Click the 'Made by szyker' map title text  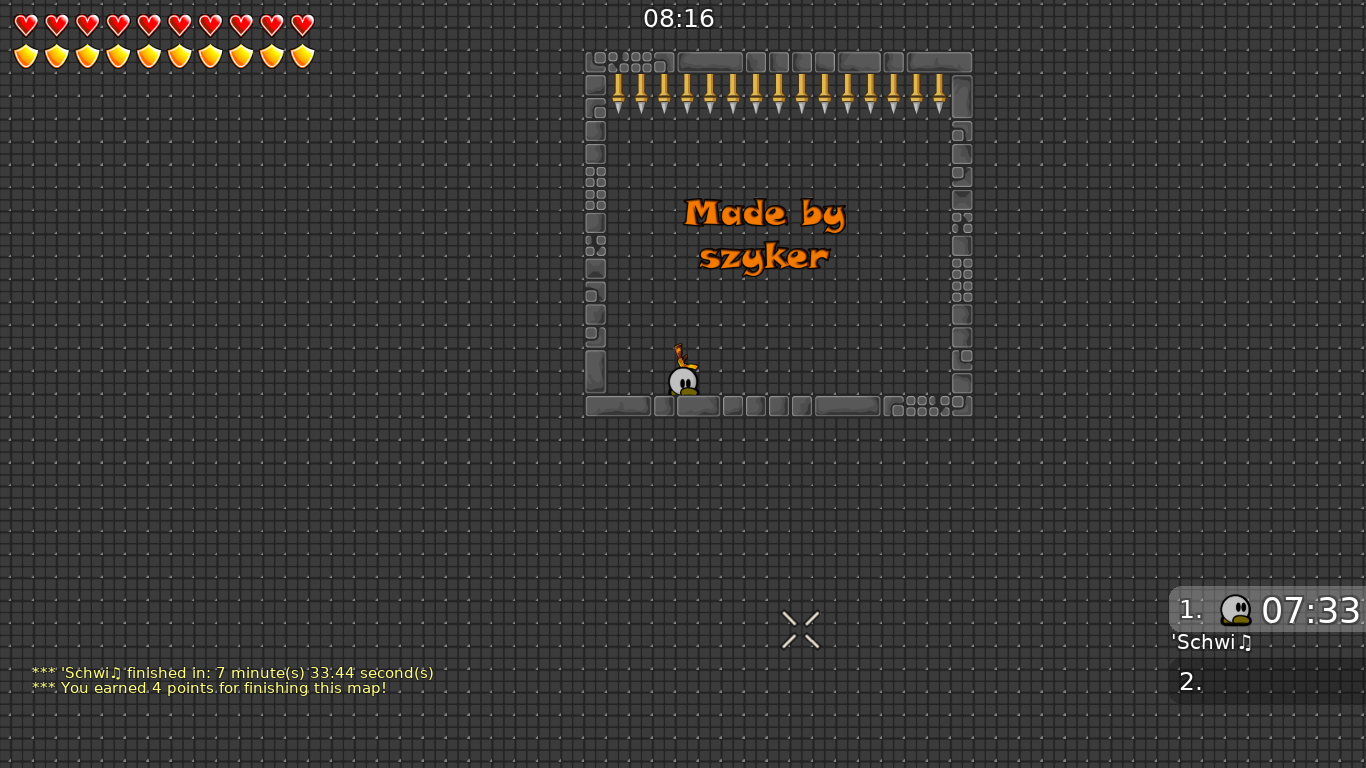coord(764,234)
